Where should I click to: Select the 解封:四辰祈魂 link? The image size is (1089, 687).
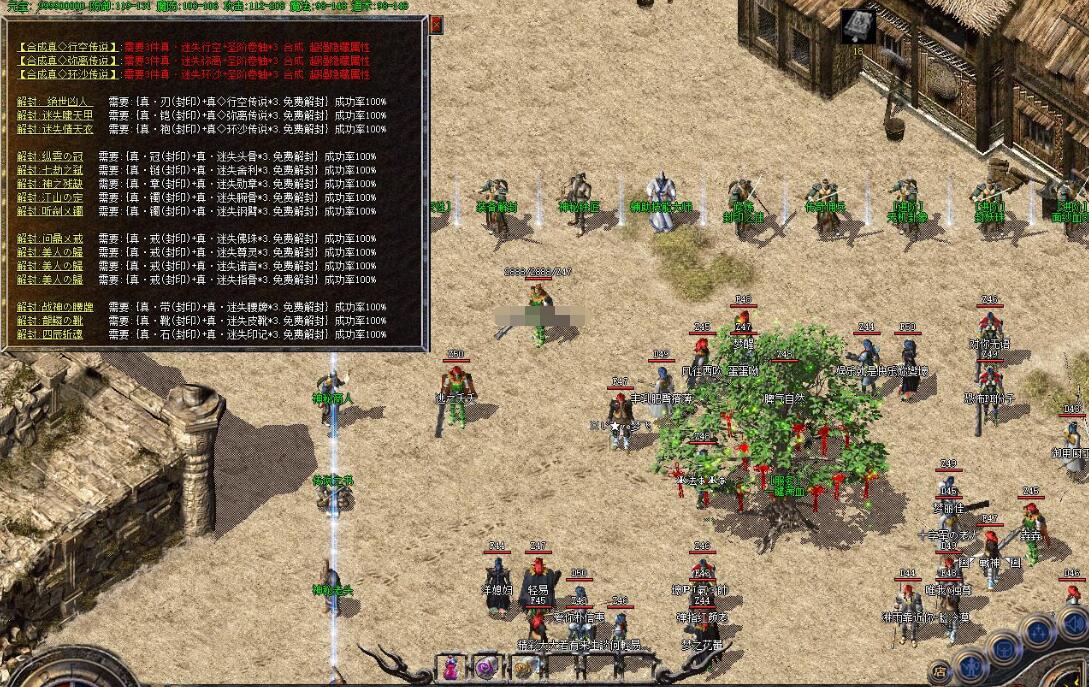(50, 334)
